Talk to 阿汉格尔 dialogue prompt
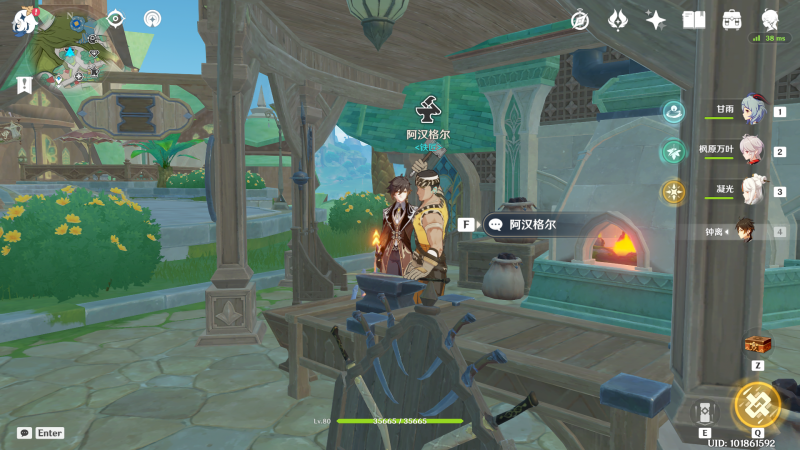This screenshot has height=450, width=800. (x=532, y=225)
